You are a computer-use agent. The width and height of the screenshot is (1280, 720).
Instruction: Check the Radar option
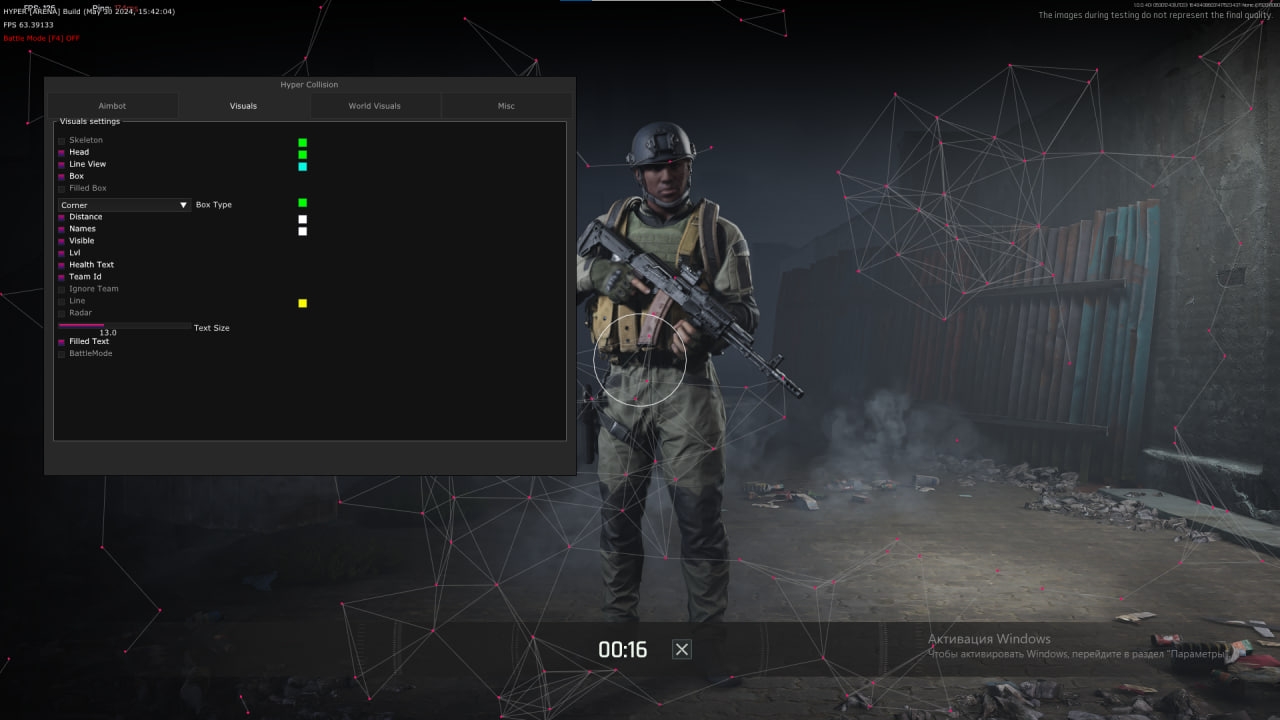(61, 312)
